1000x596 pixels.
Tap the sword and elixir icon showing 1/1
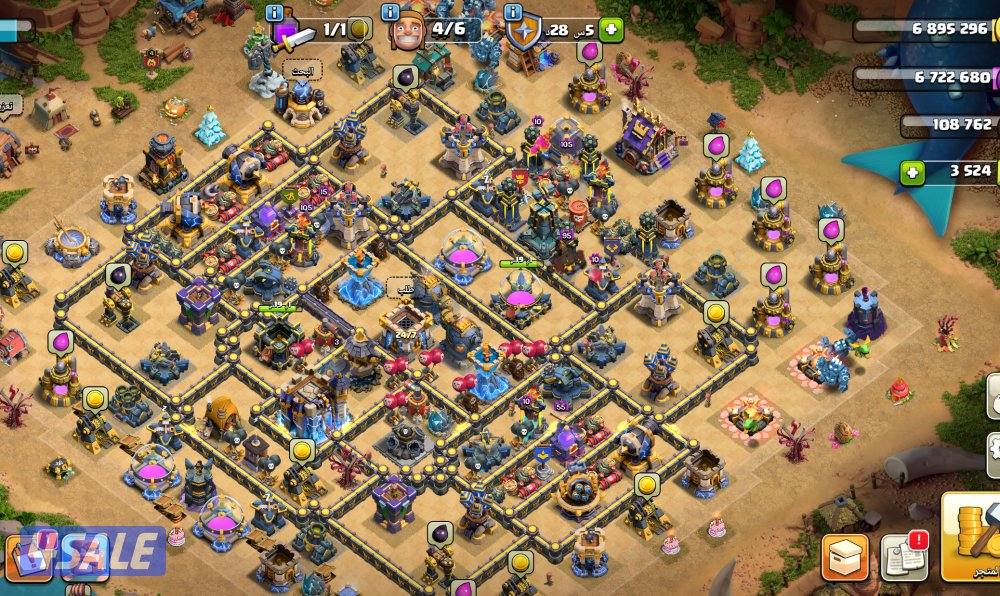pos(293,33)
